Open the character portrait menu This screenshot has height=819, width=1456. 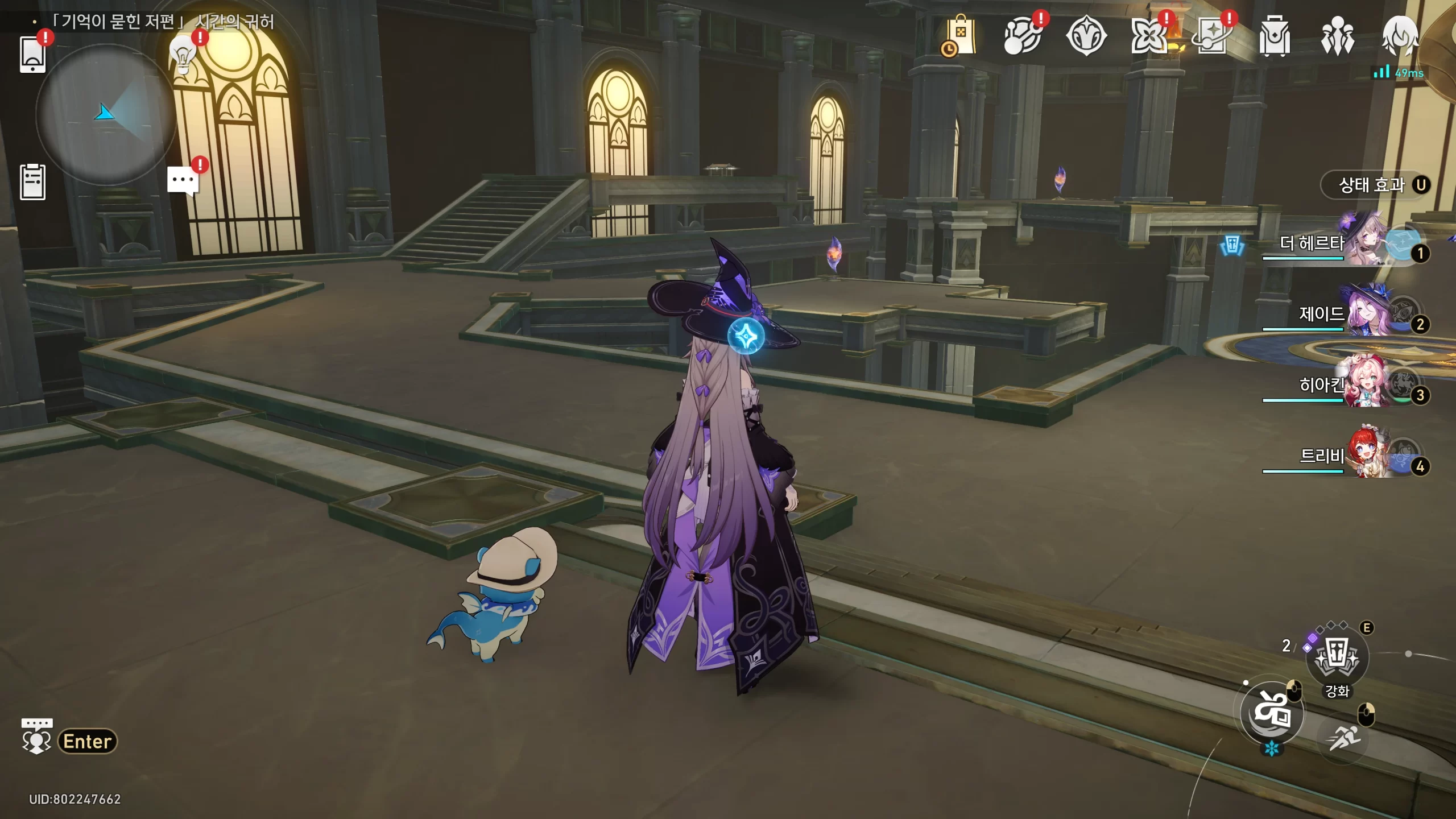(1400, 35)
